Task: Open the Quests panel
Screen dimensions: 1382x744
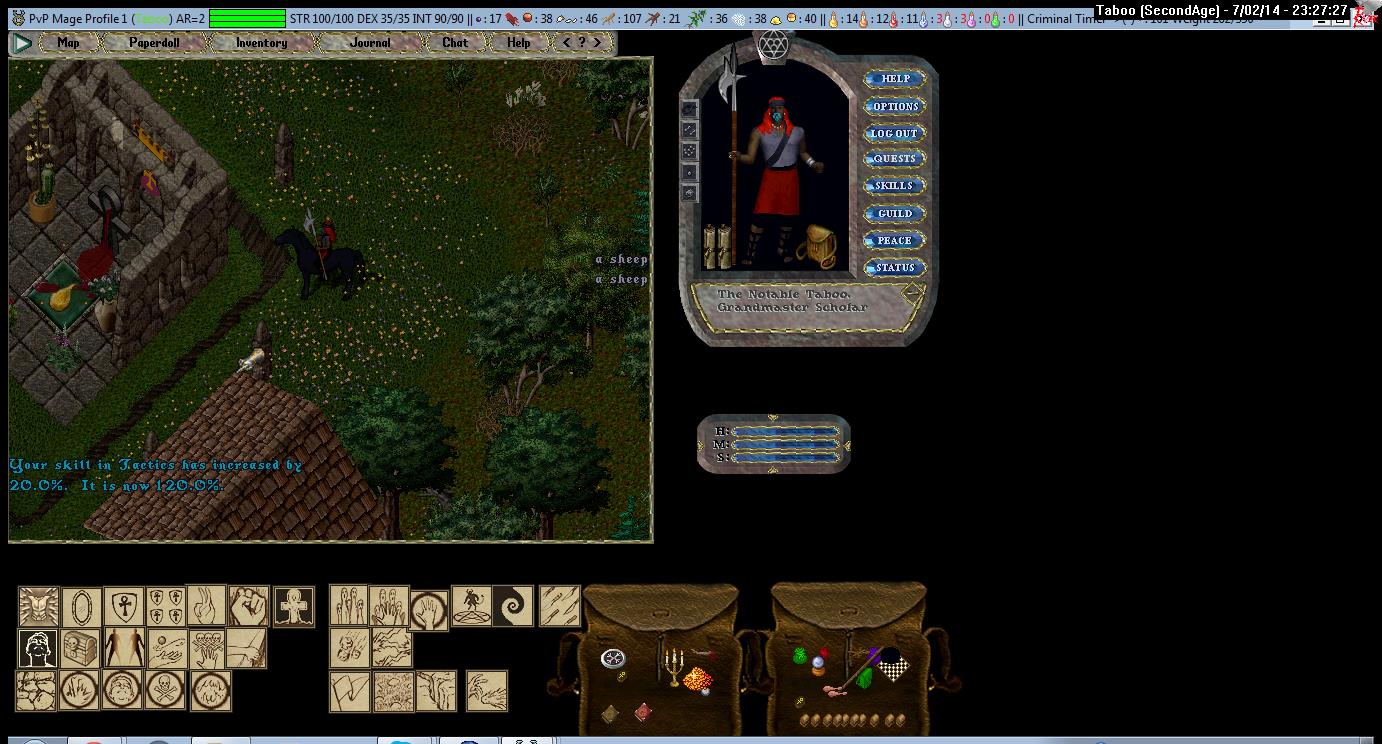Action: point(894,159)
